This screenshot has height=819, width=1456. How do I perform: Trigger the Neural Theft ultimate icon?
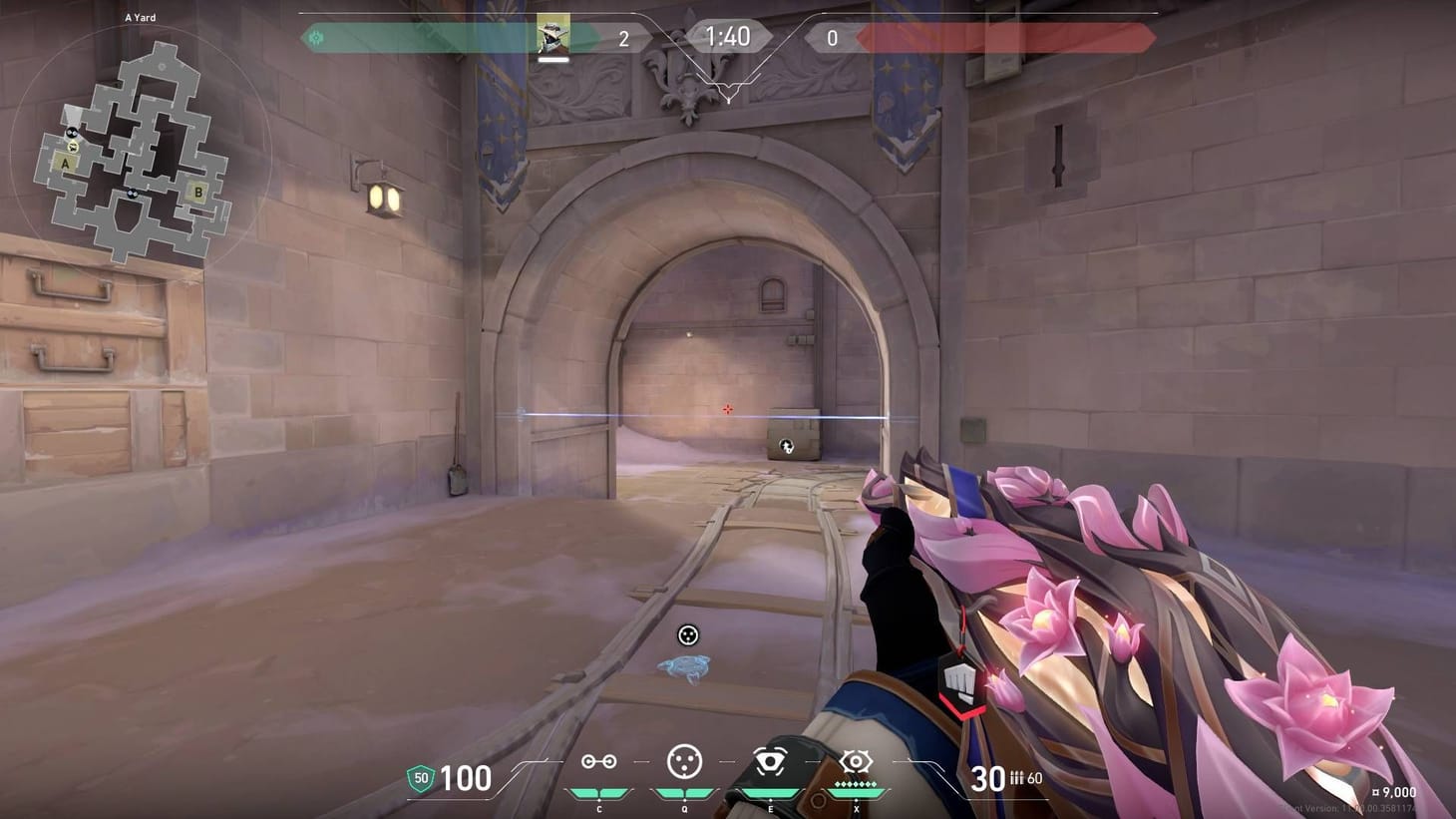[854, 761]
